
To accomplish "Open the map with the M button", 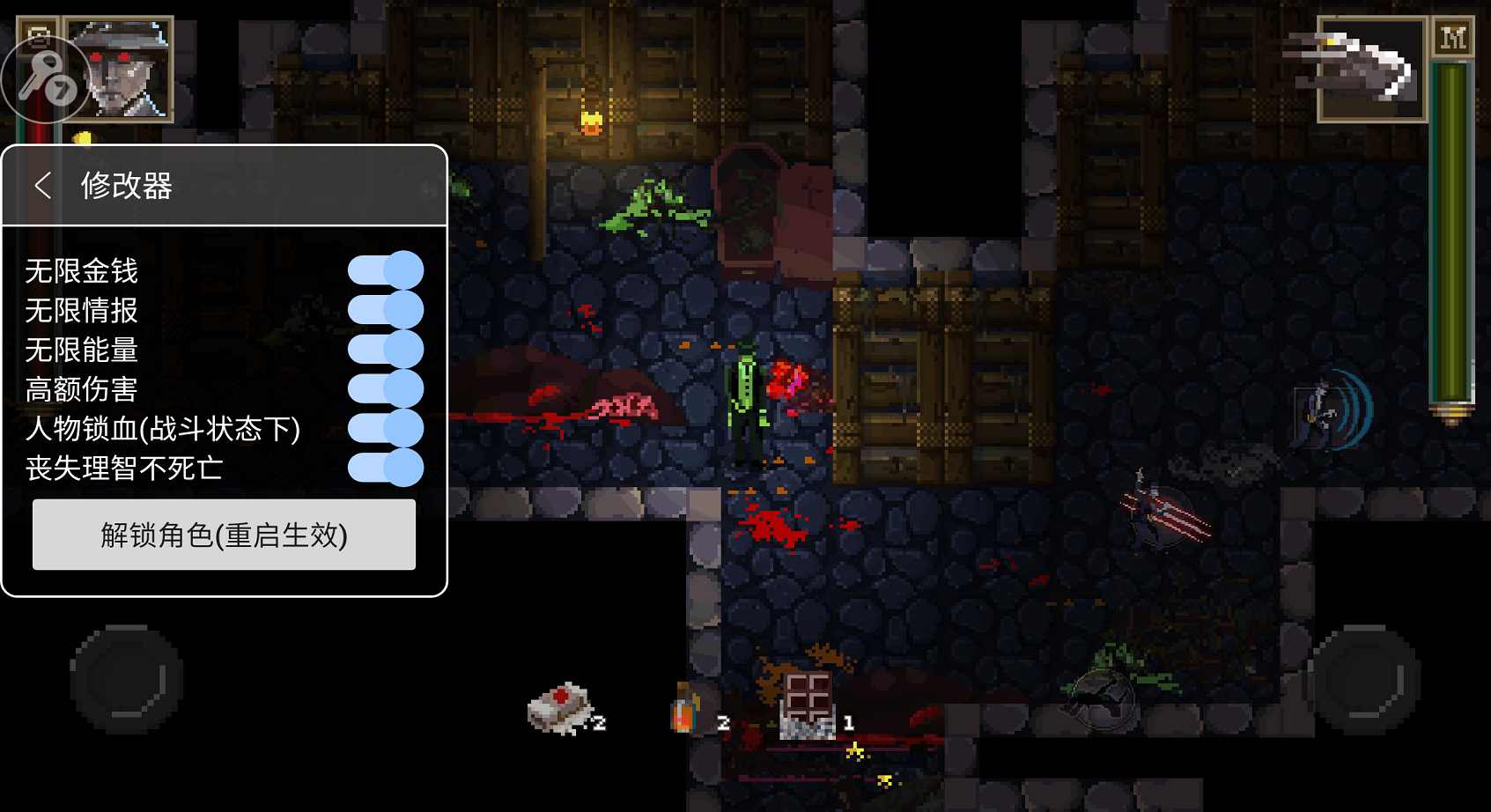I will [1452, 39].
